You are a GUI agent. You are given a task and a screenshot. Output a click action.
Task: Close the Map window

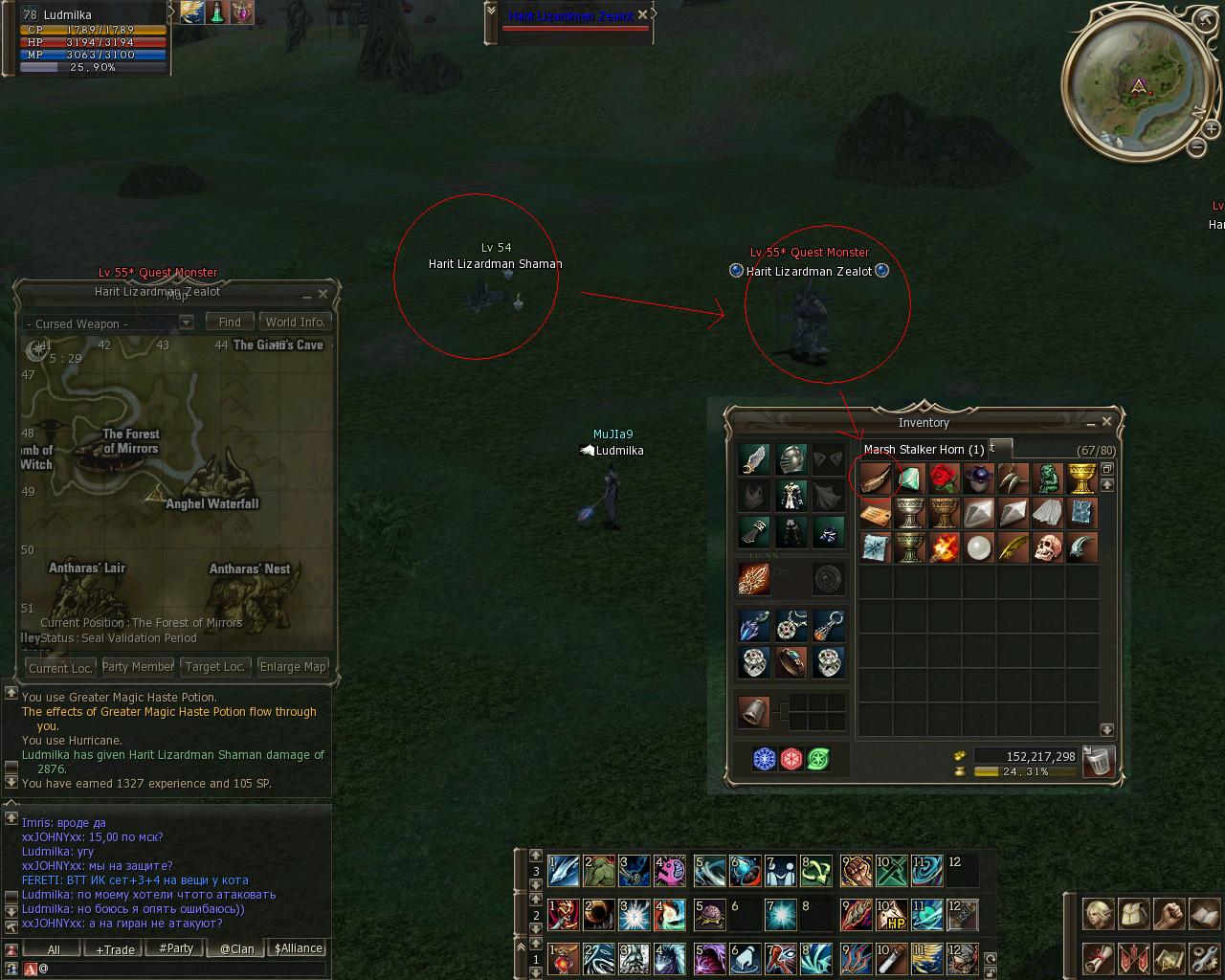pos(323,294)
